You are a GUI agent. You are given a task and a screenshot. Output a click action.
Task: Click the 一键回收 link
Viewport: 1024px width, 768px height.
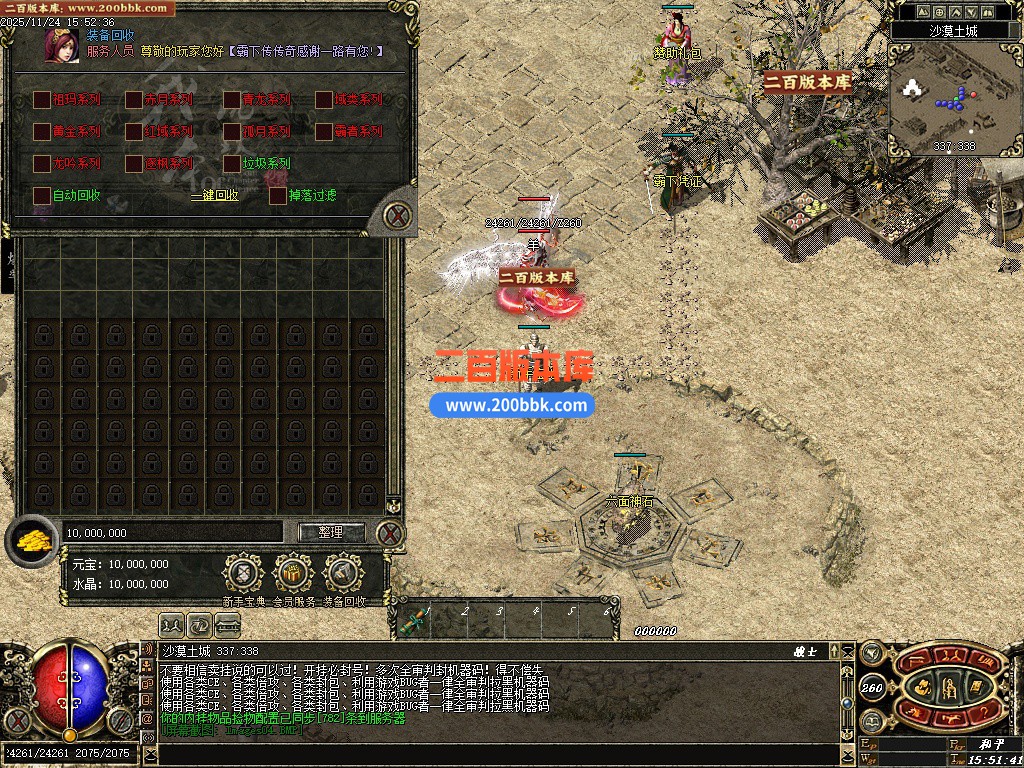tap(215, 196)
